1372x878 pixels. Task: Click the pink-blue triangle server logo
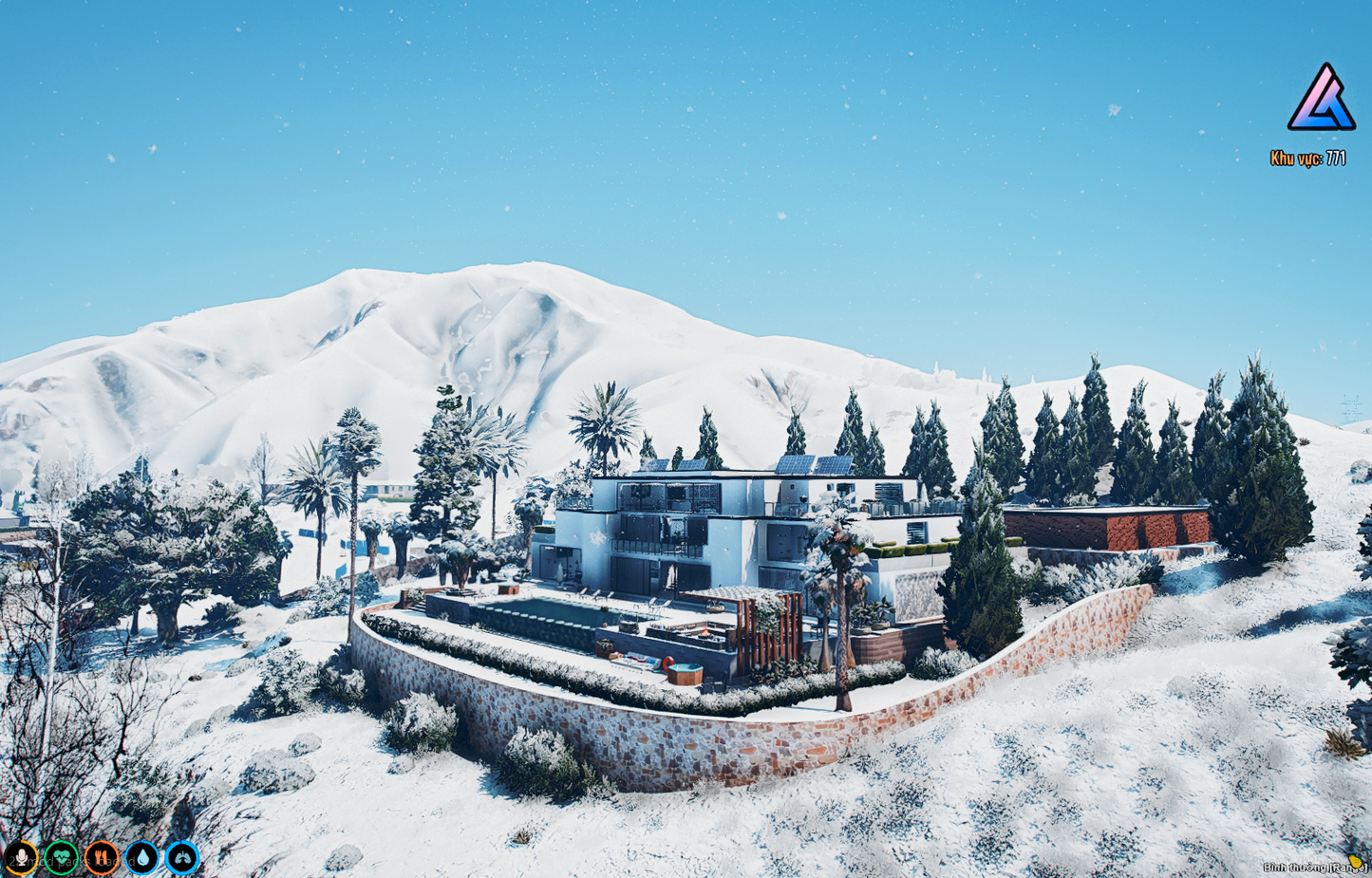(1320, 99)
